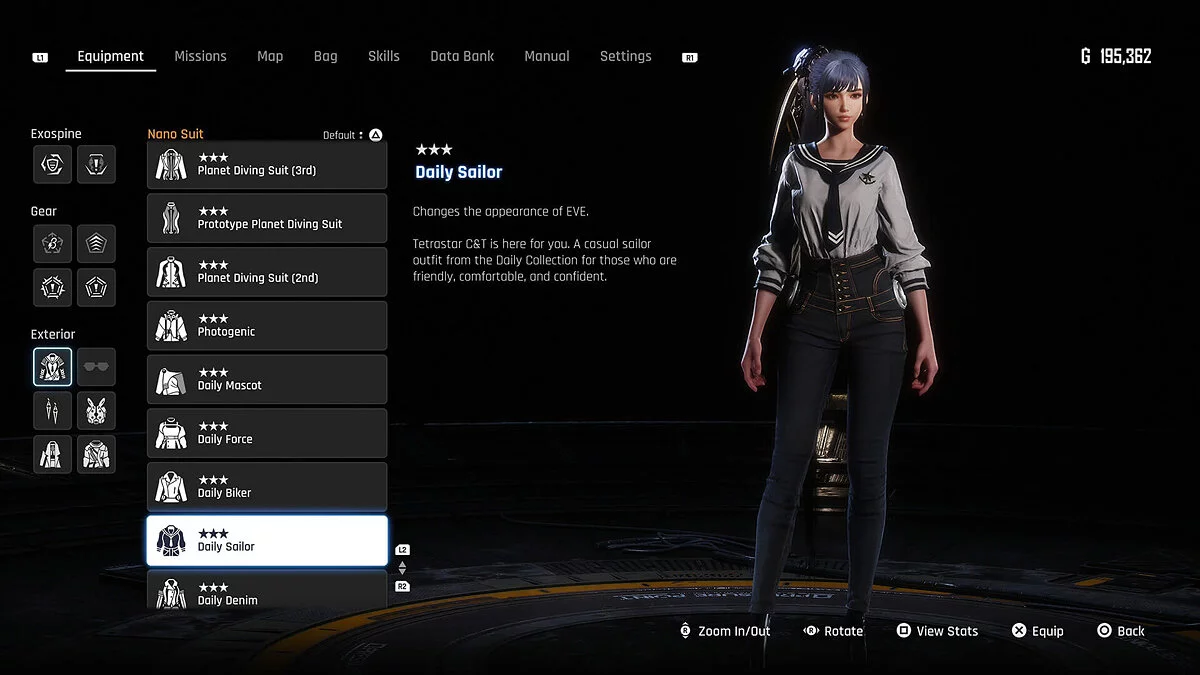Switch to the Missions tab

tap(200, 56)
